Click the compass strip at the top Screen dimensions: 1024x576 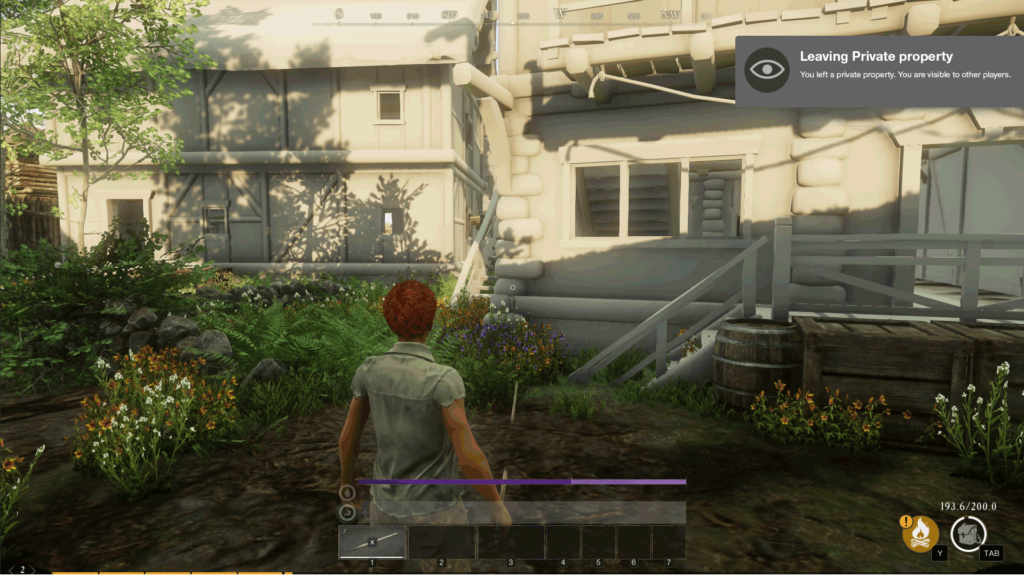coord(510,15)
